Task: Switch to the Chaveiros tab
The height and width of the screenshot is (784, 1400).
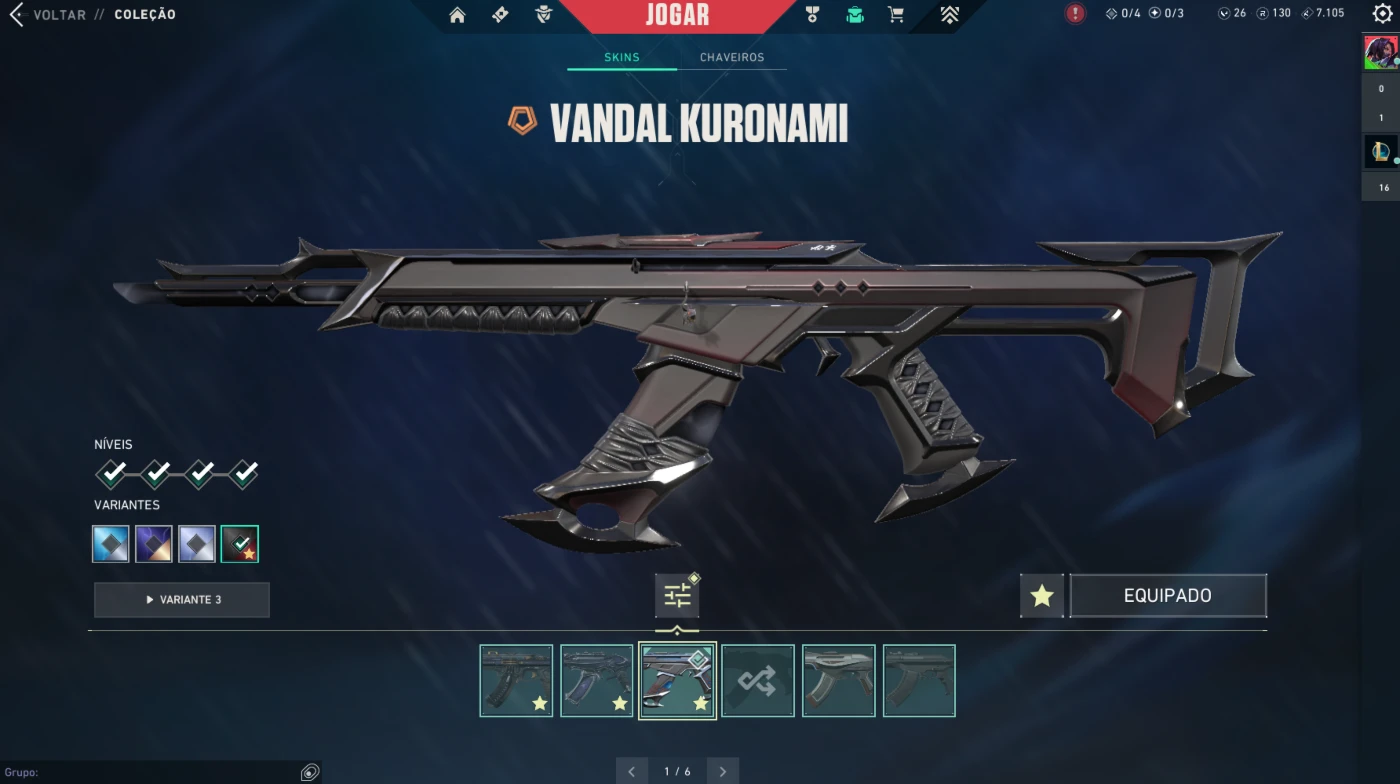Action: tap(732, 58)
